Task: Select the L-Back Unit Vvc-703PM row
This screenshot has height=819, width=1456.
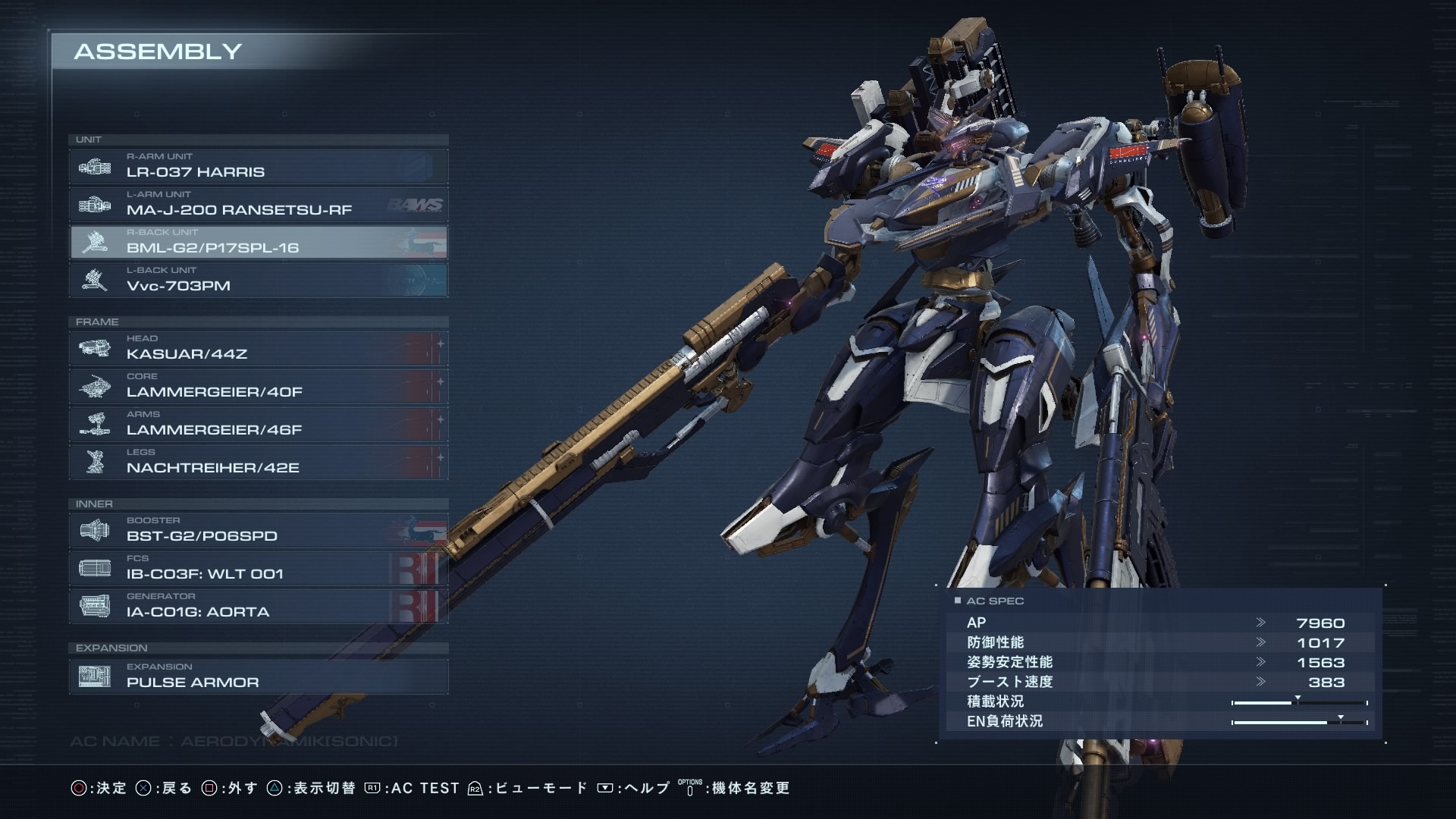Action: tap(258, 280)
